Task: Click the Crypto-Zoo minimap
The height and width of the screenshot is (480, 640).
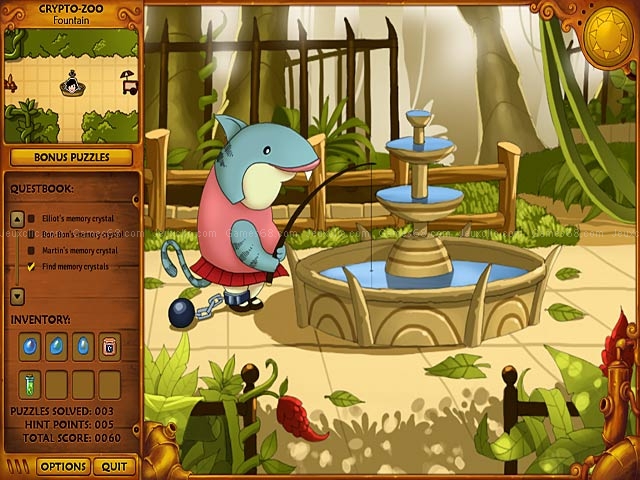Action: (x=71, y=86)
